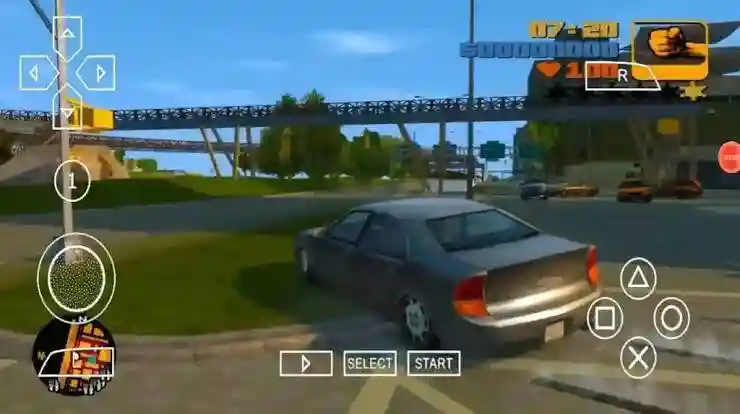The image size is (740, 414).
Task: Tap the D-pad left arrow
Action: (x=38, y=72)
